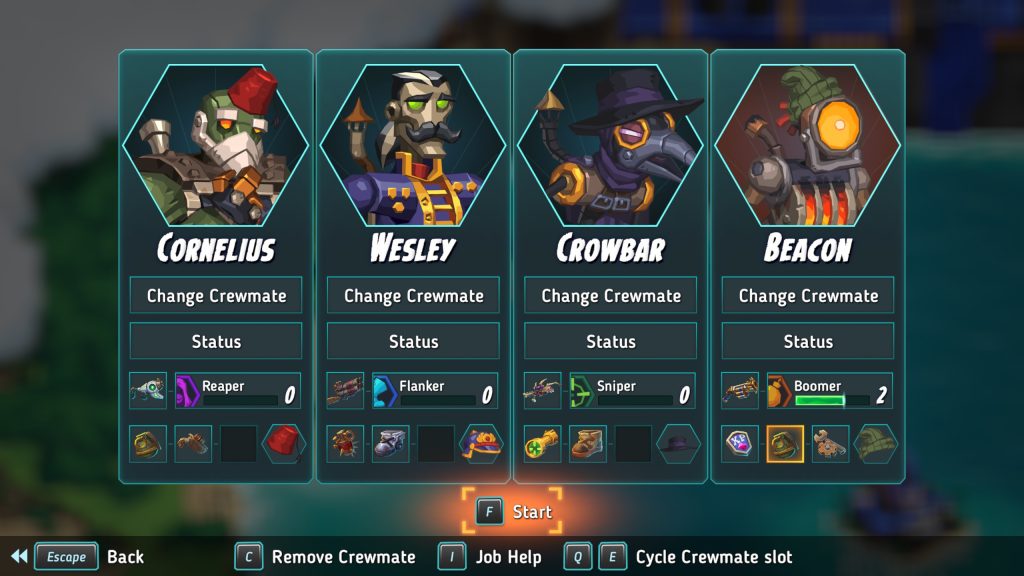Viewport: 1024px width, 576px height.
Task: Open Status for Wesley
Action: pos(413,341)
